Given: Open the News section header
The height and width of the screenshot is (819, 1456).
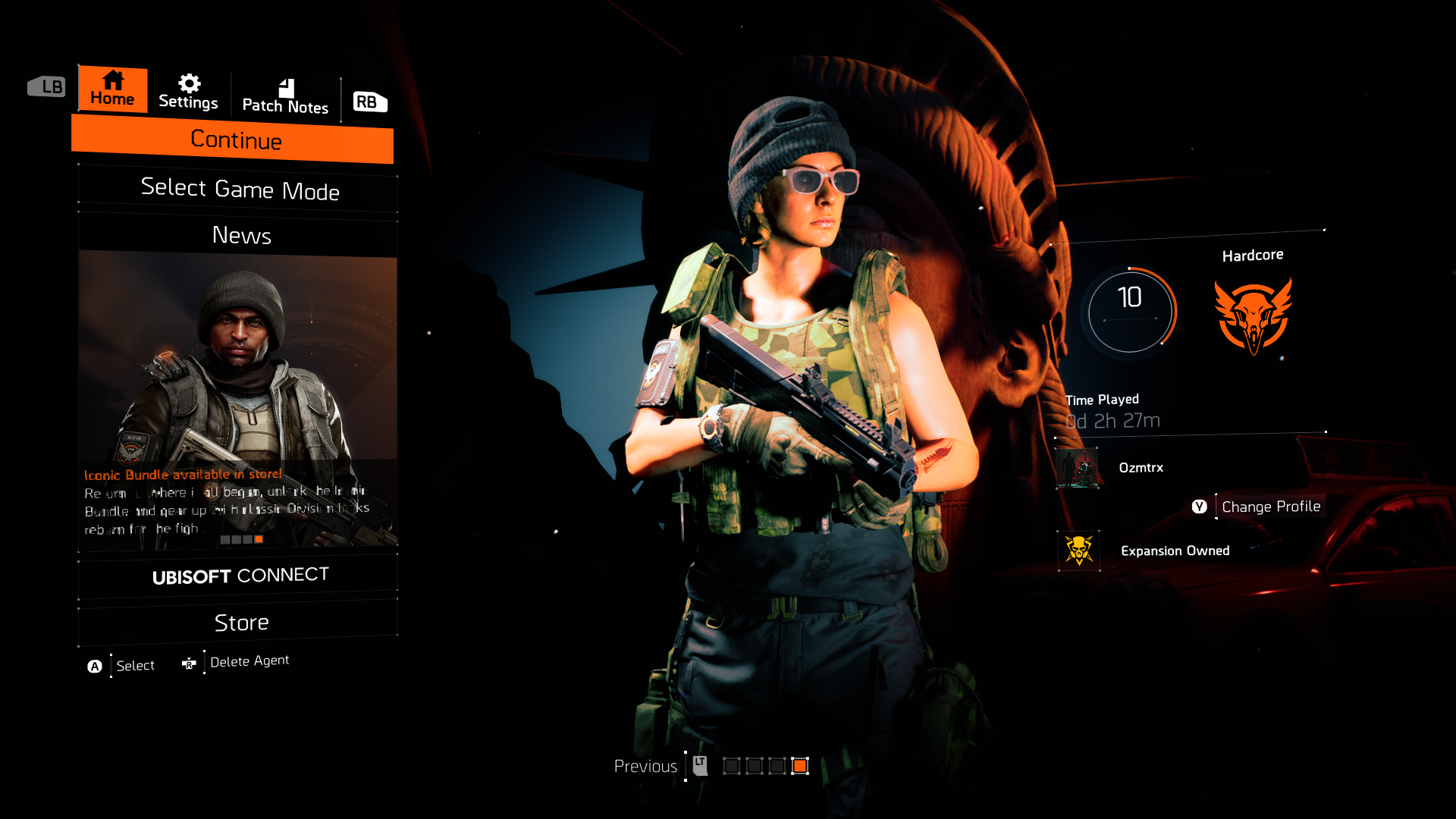Looking at the screenshot, I should [240, 236].
